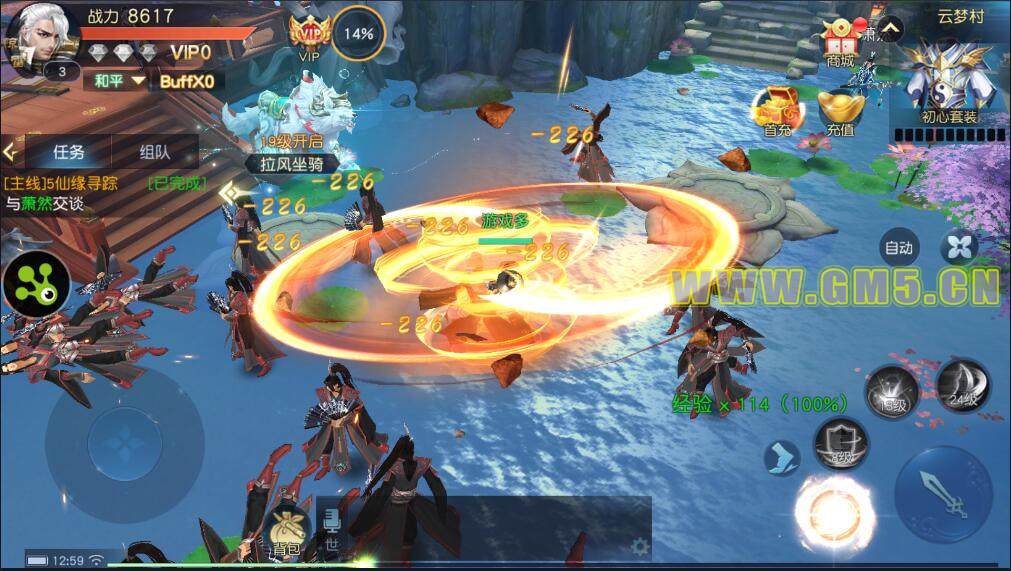Open the 背包 bag
This screenshot has width=1011, height=571.
[286, 528]
